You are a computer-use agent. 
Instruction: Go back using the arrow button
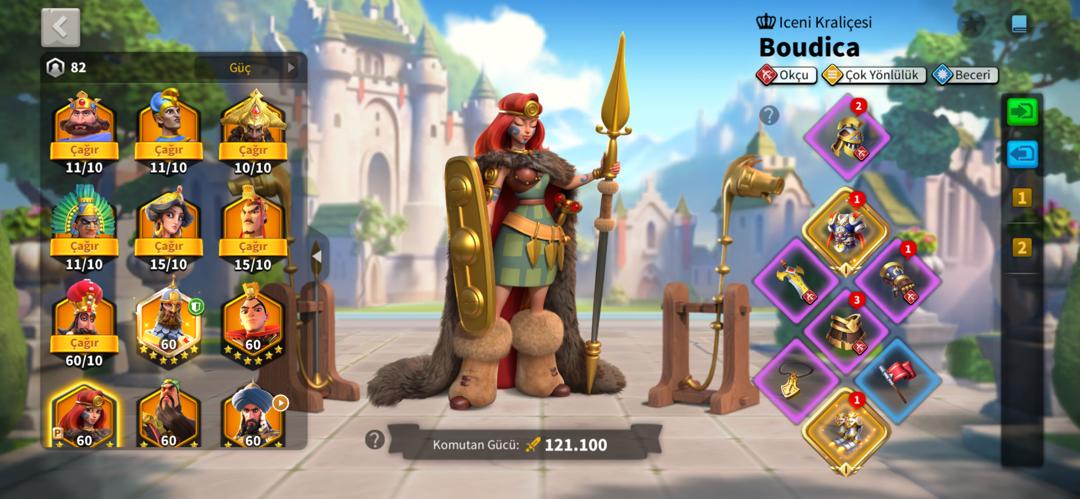60,27
